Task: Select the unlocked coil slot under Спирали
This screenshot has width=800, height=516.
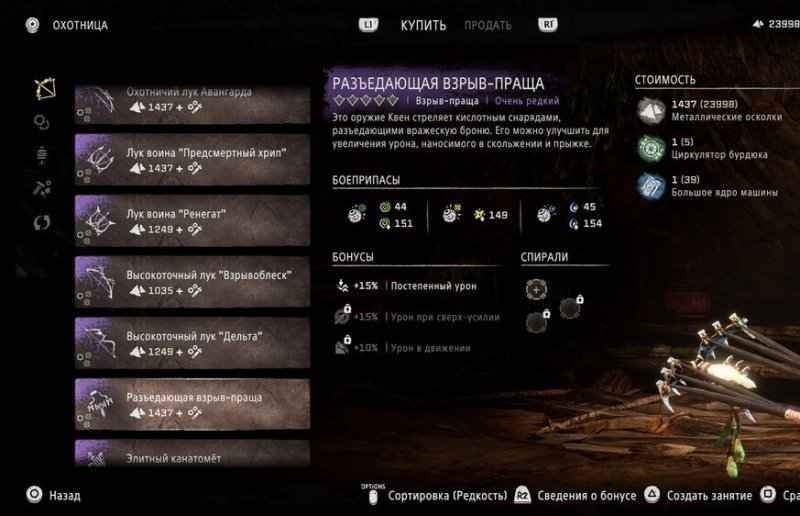Action: (x=536, y=289)
